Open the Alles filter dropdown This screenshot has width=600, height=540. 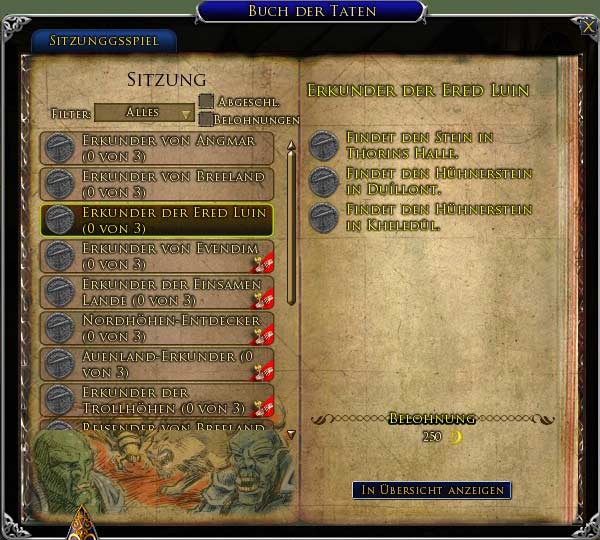(x=144, y=113)
